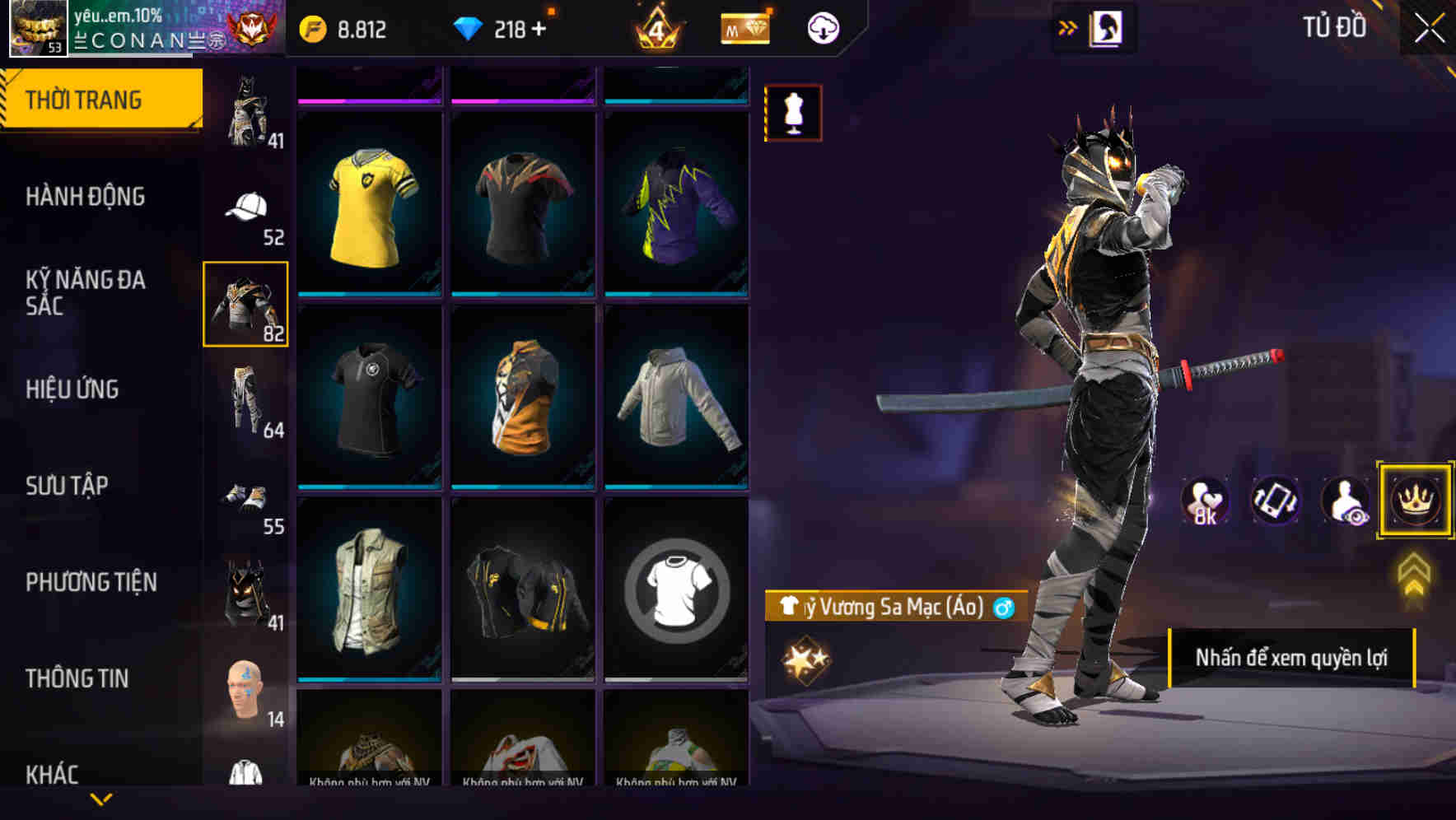
Task: Tap the 8k likes icon
Action: (1203, 501)
